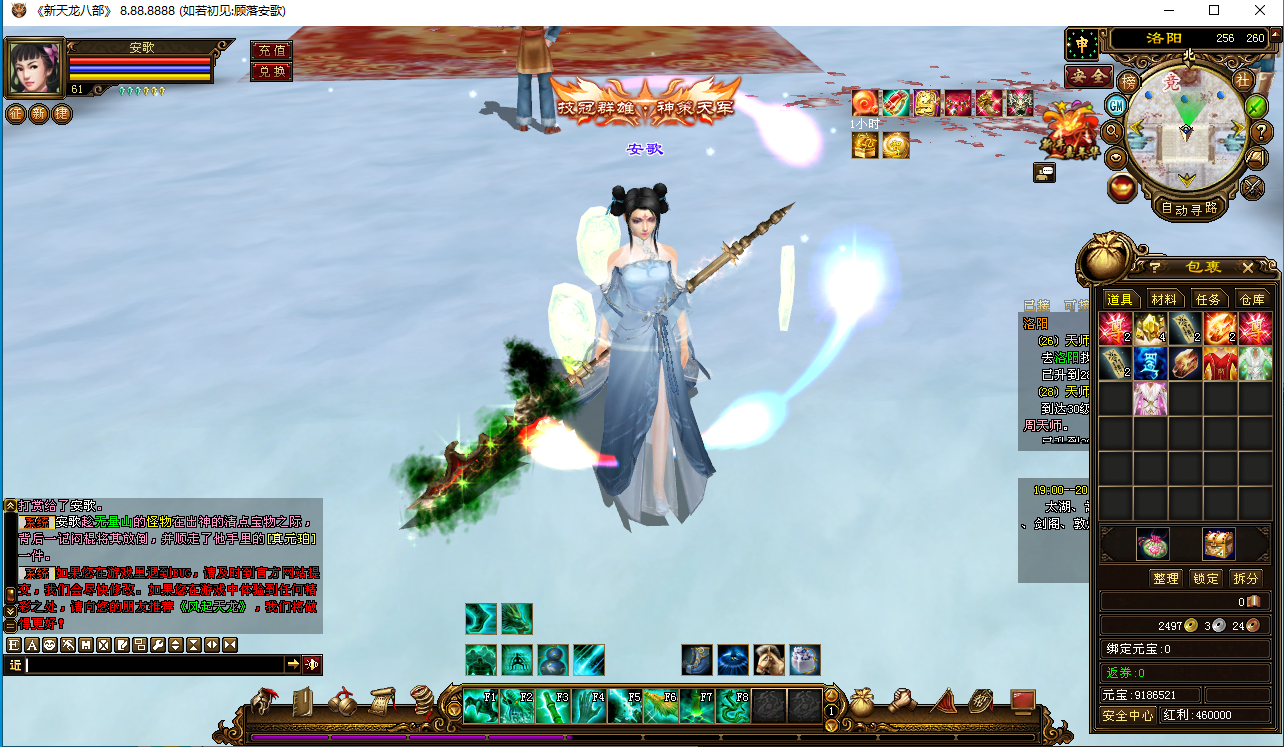
Task: Open the money bag icon on bottom bar
Action: (862, 702)
